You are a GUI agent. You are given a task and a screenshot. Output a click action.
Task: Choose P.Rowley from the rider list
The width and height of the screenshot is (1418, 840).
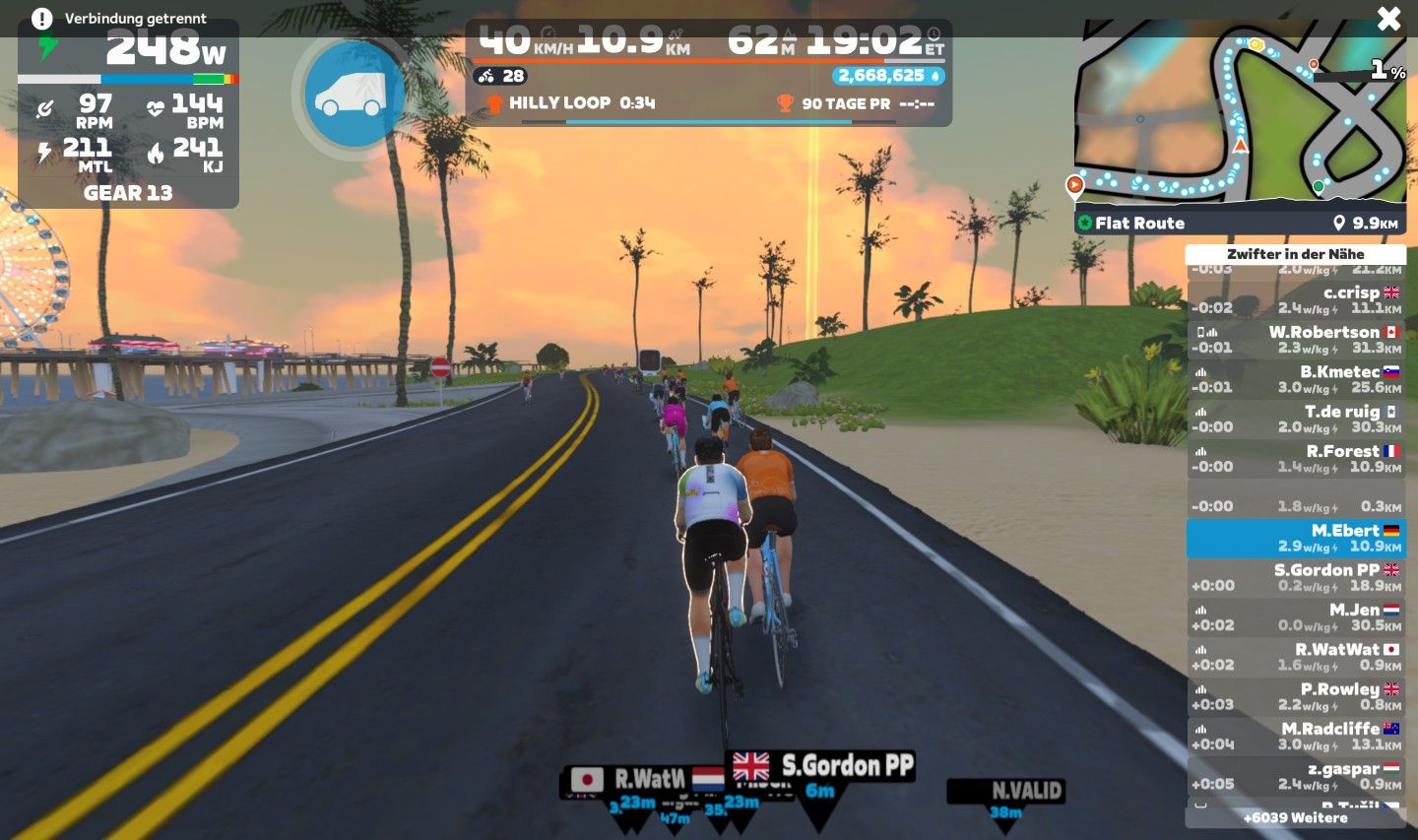coord(1296,696)
